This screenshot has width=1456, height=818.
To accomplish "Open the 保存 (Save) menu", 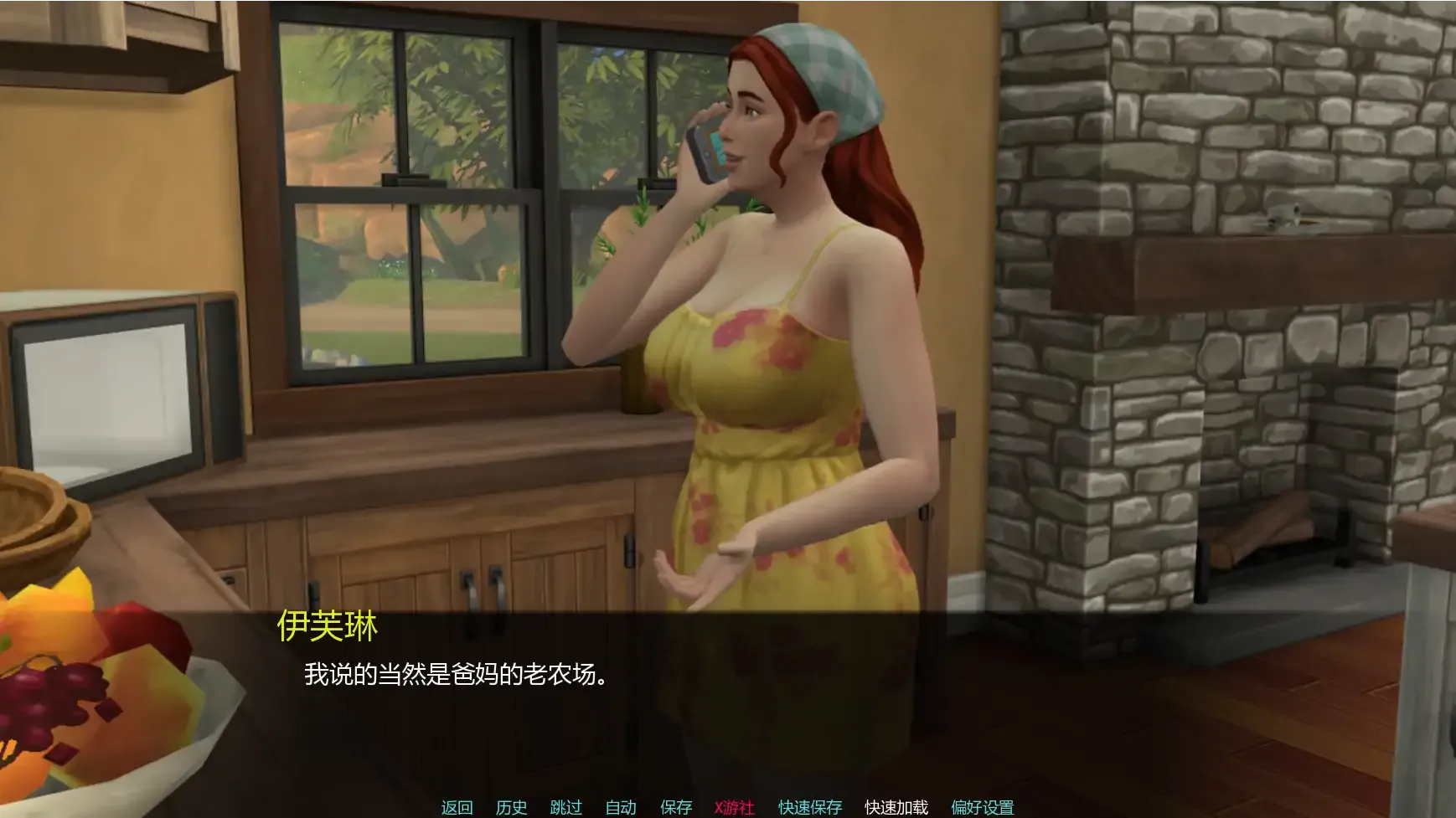I will (x=676, y=807).
